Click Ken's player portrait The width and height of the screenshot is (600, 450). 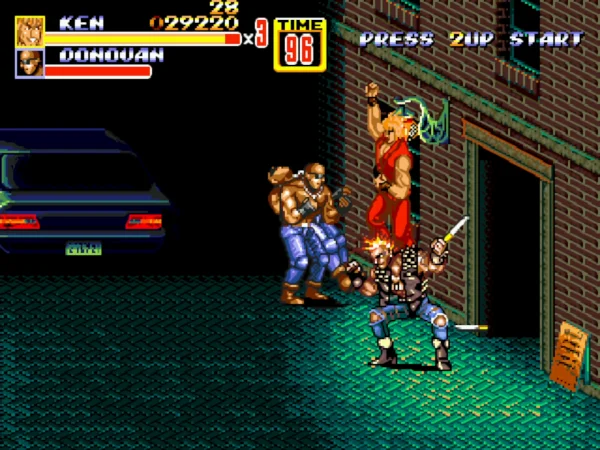(x=28, y=31)
